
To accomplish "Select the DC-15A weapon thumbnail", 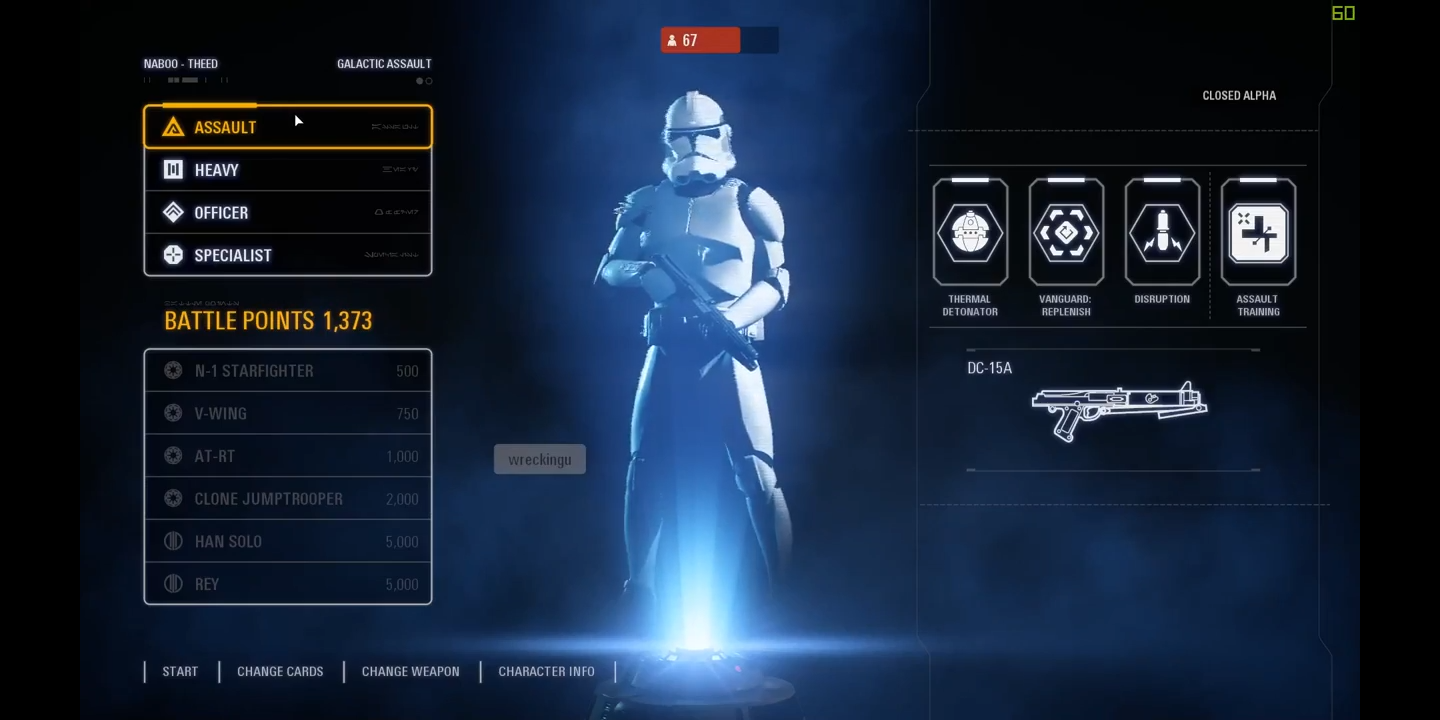I will coord(1118,408).
